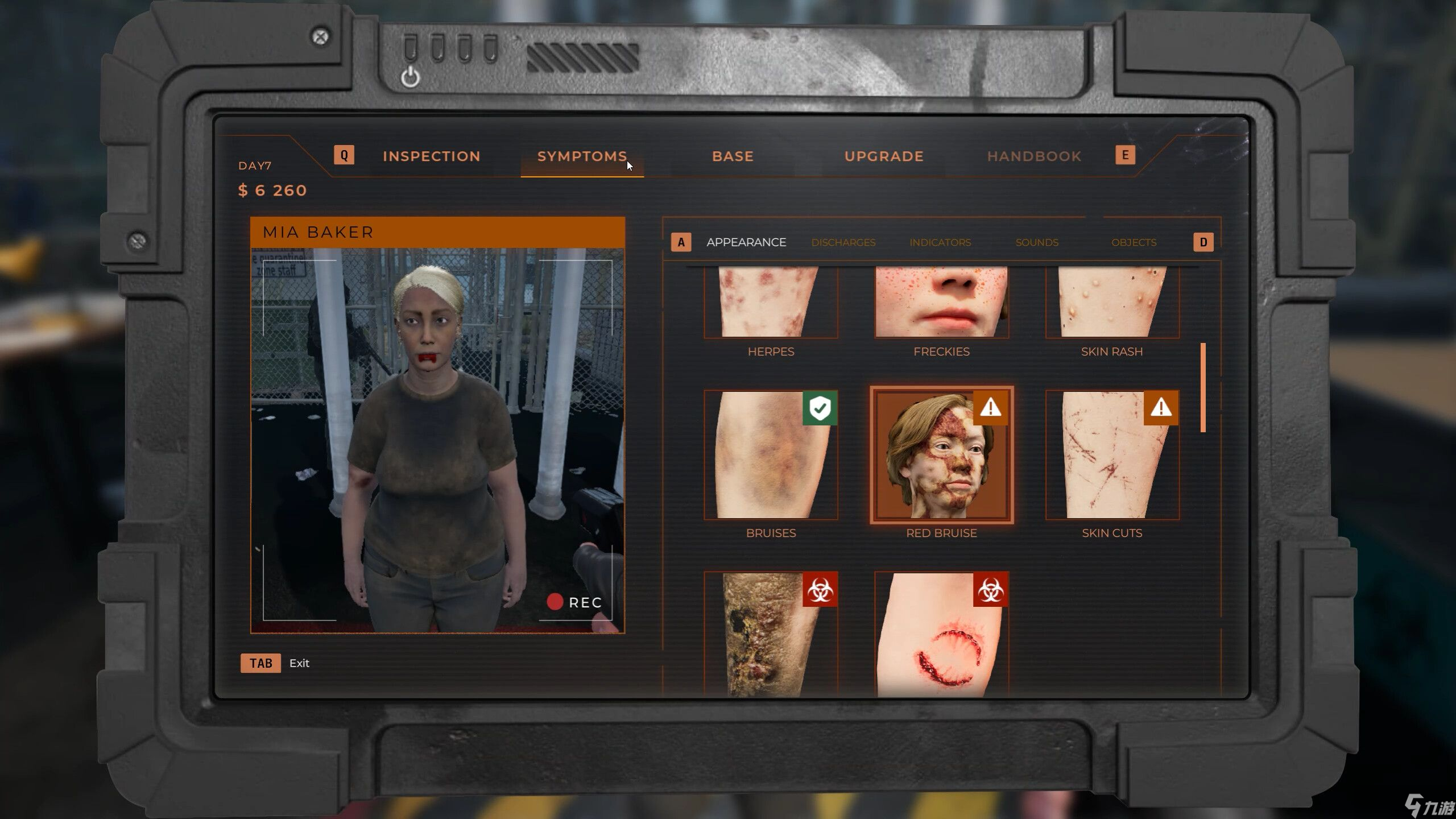
Task: Choose the bite mark biohazard symptom tile
Action: click(941, 634)
